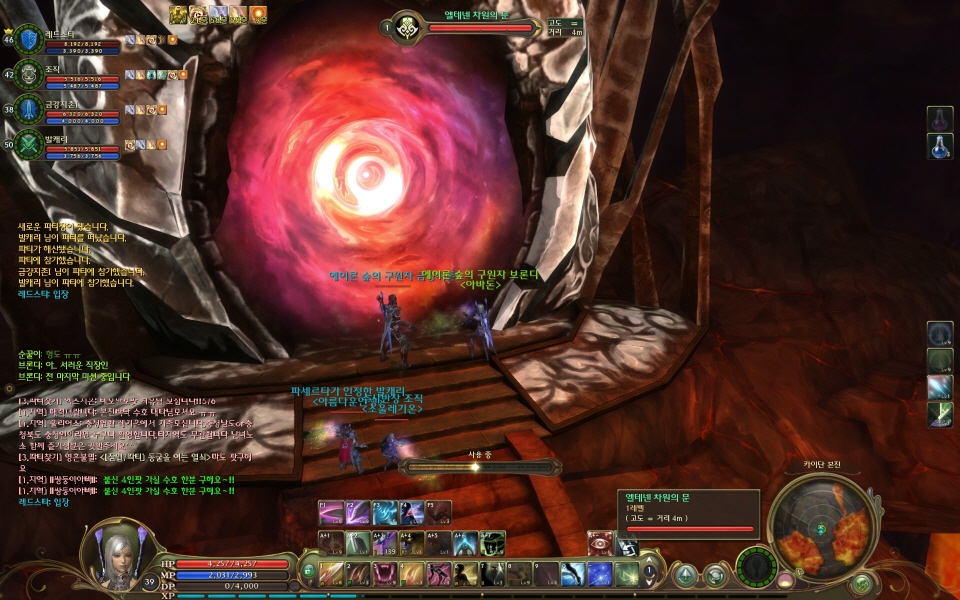Activate the first orange slash hotbar skill

[x=332, y=574]
